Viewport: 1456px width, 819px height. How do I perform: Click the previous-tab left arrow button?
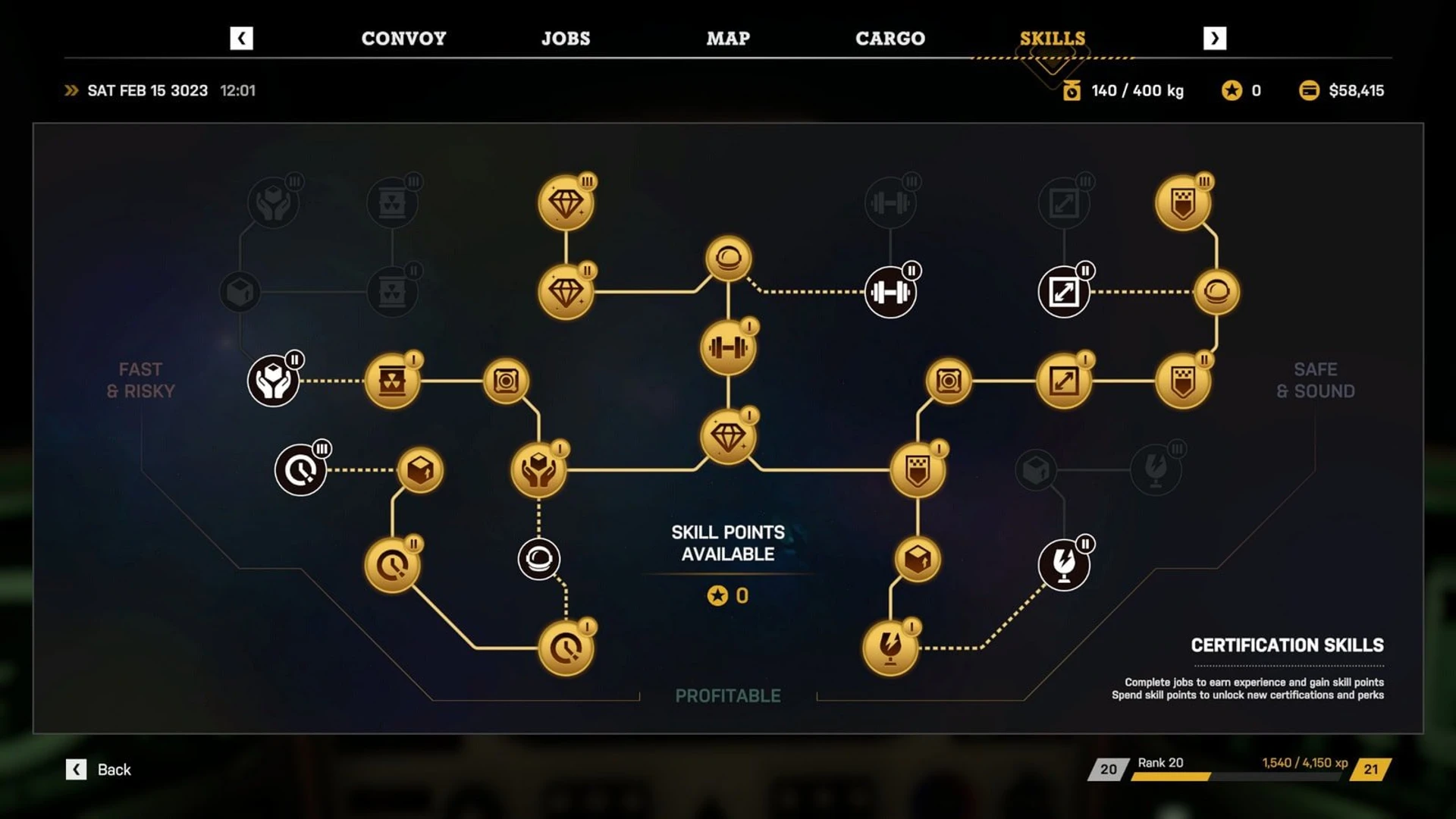point(241,39)
